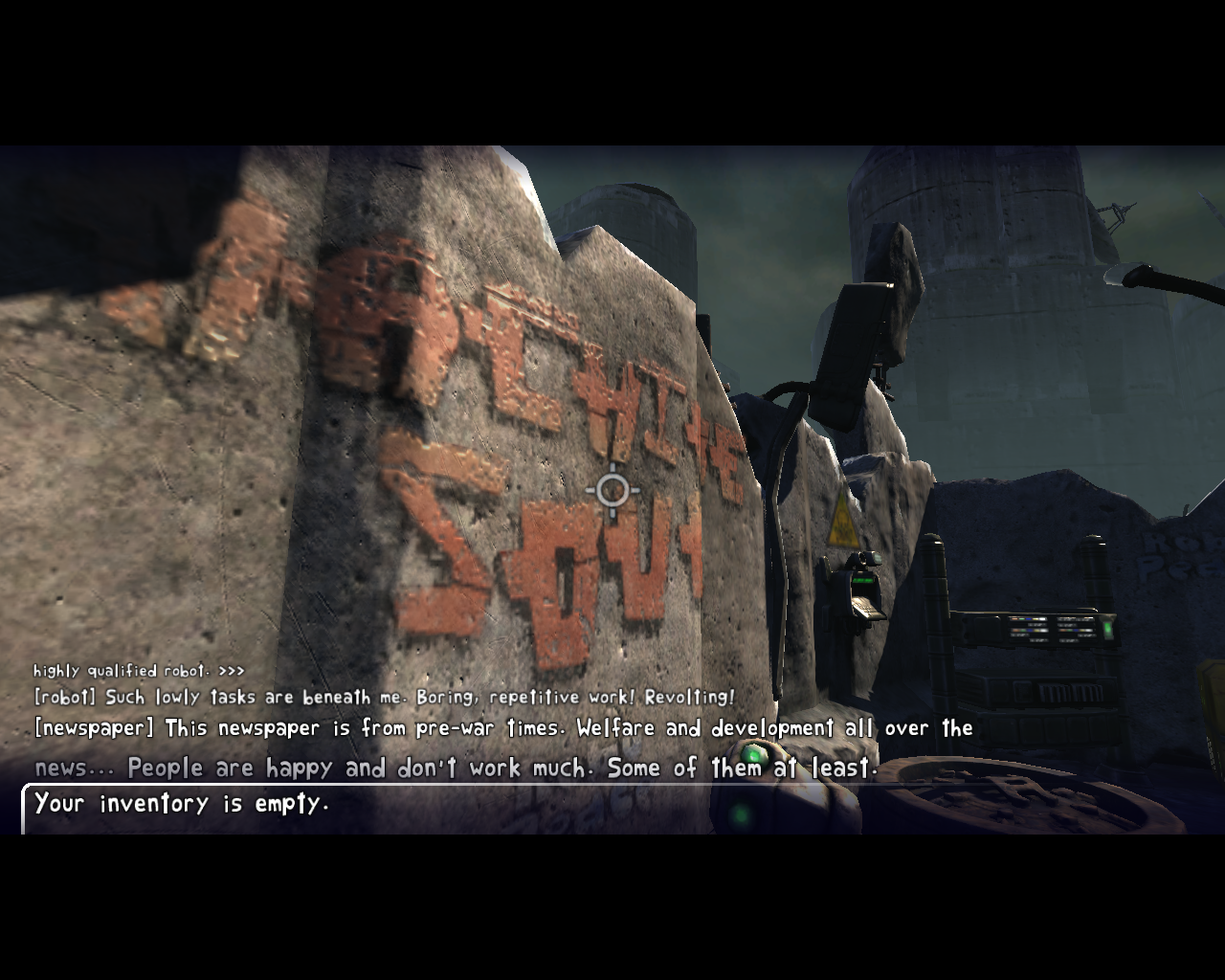
Task: Toggle the green switch on the control panel
Action: [1107, 630]
